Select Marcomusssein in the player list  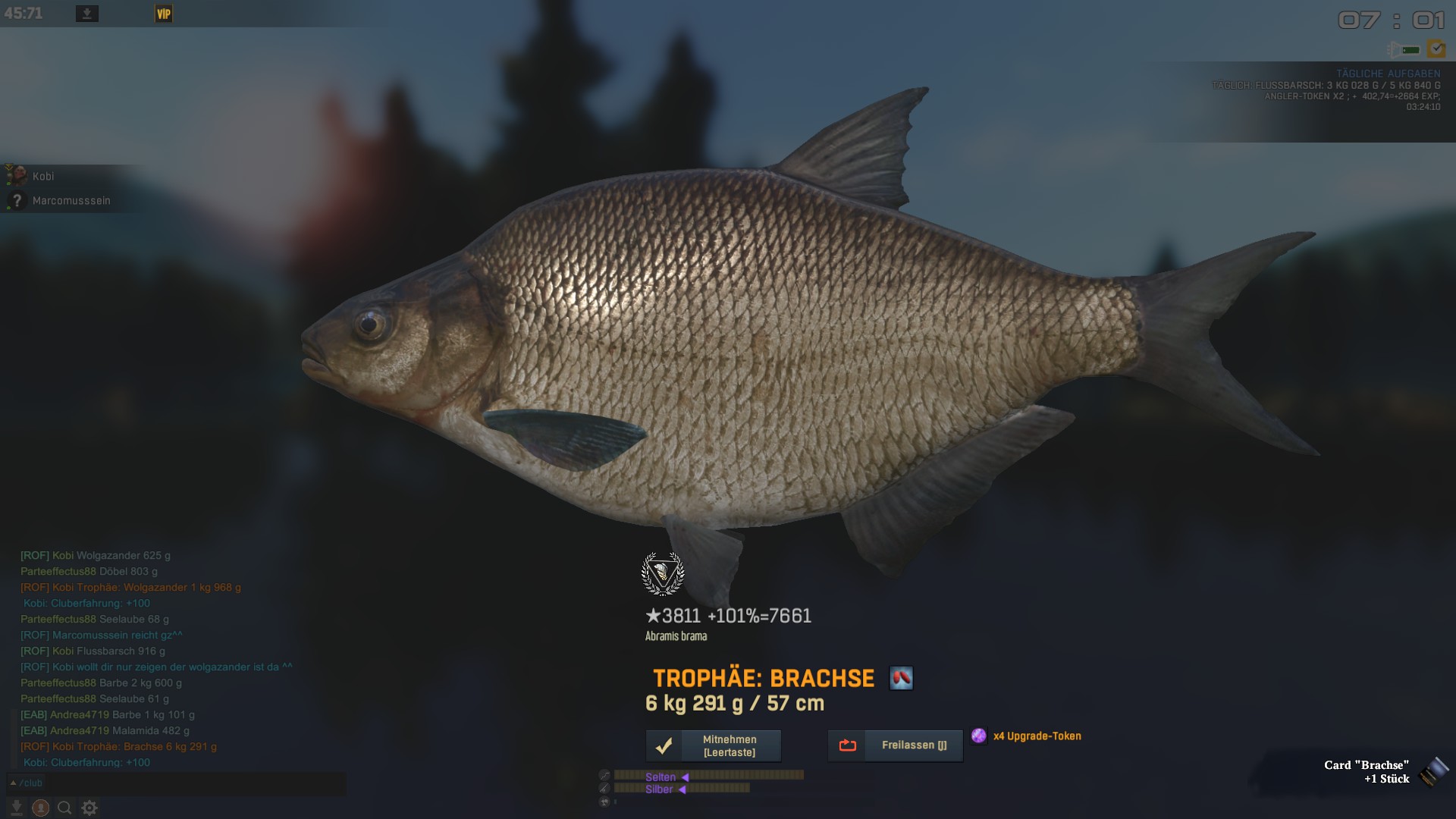[71, 200]
